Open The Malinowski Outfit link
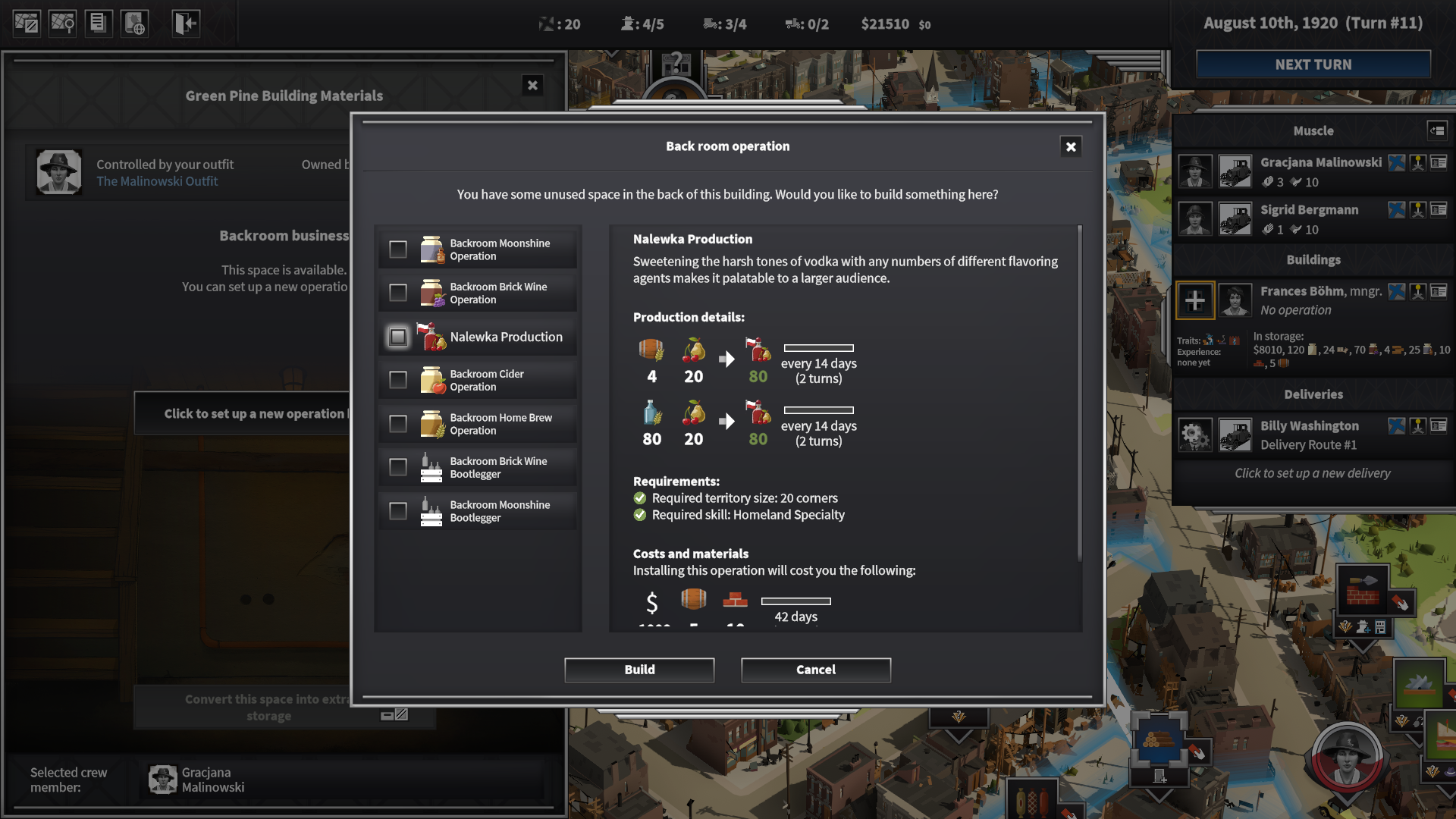 click(156, 181)
